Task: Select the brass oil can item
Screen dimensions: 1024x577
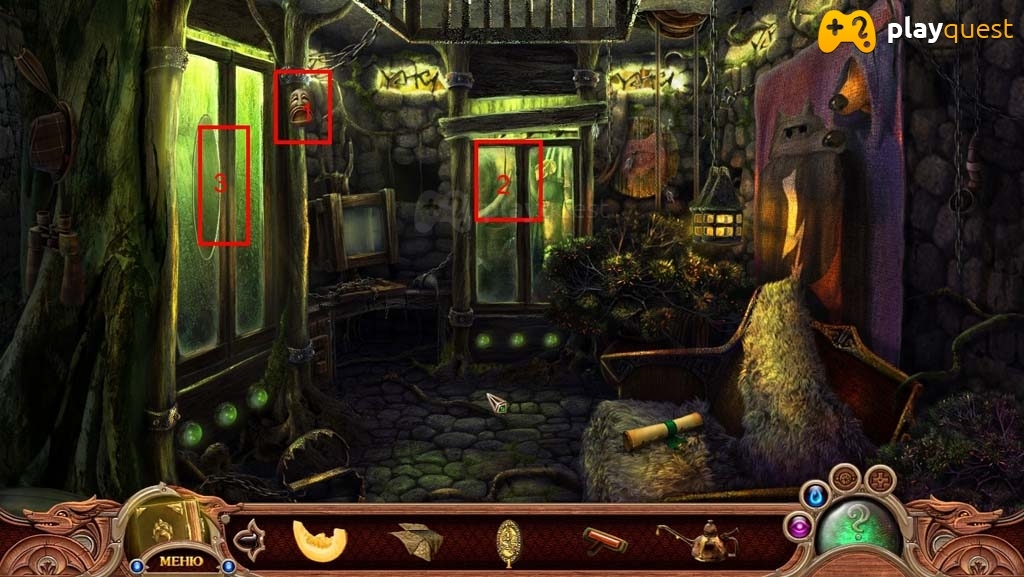Action: pos(699,541)
